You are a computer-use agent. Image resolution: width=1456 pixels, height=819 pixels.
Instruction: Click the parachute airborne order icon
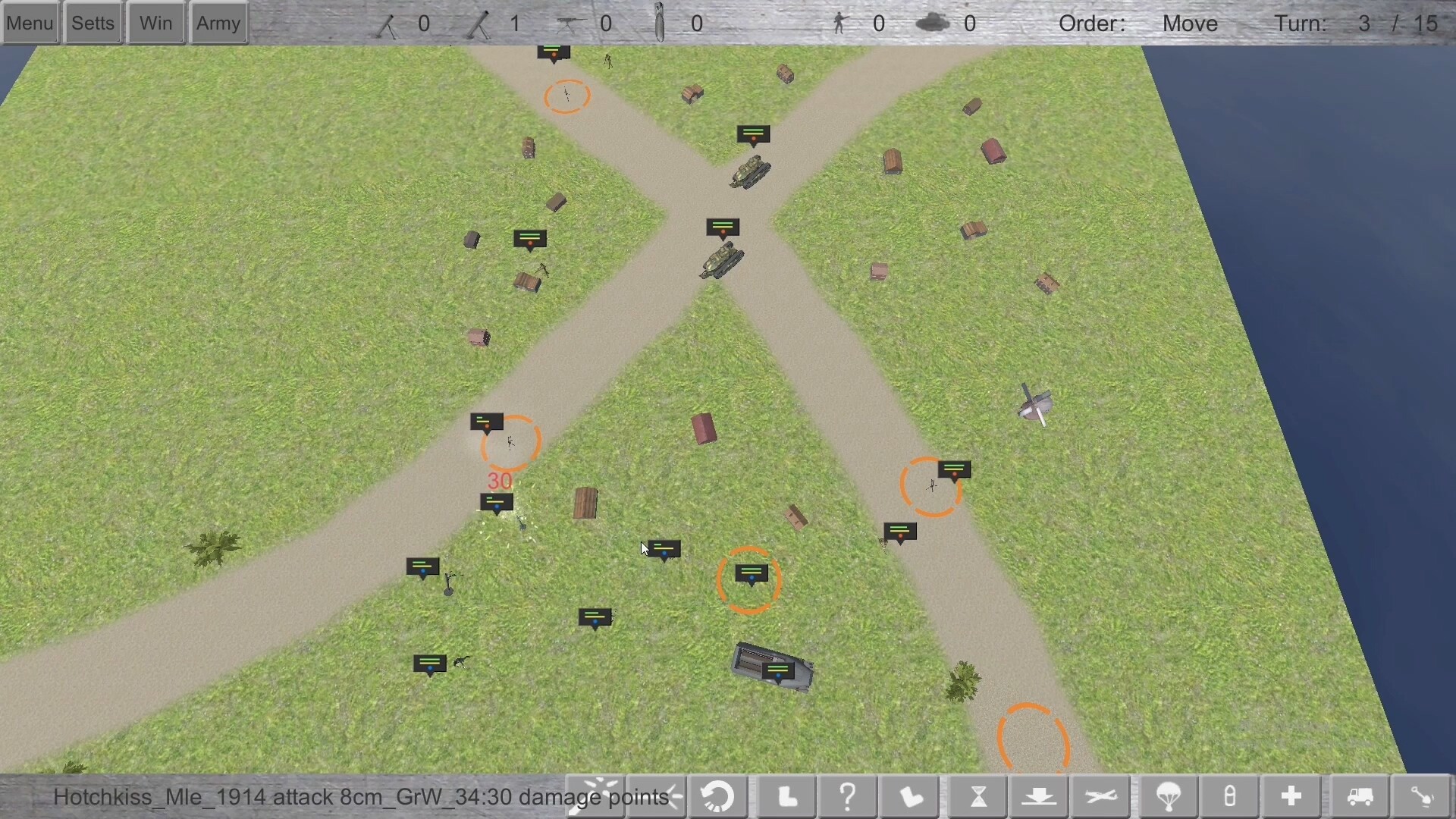[x=1167, y=796]
